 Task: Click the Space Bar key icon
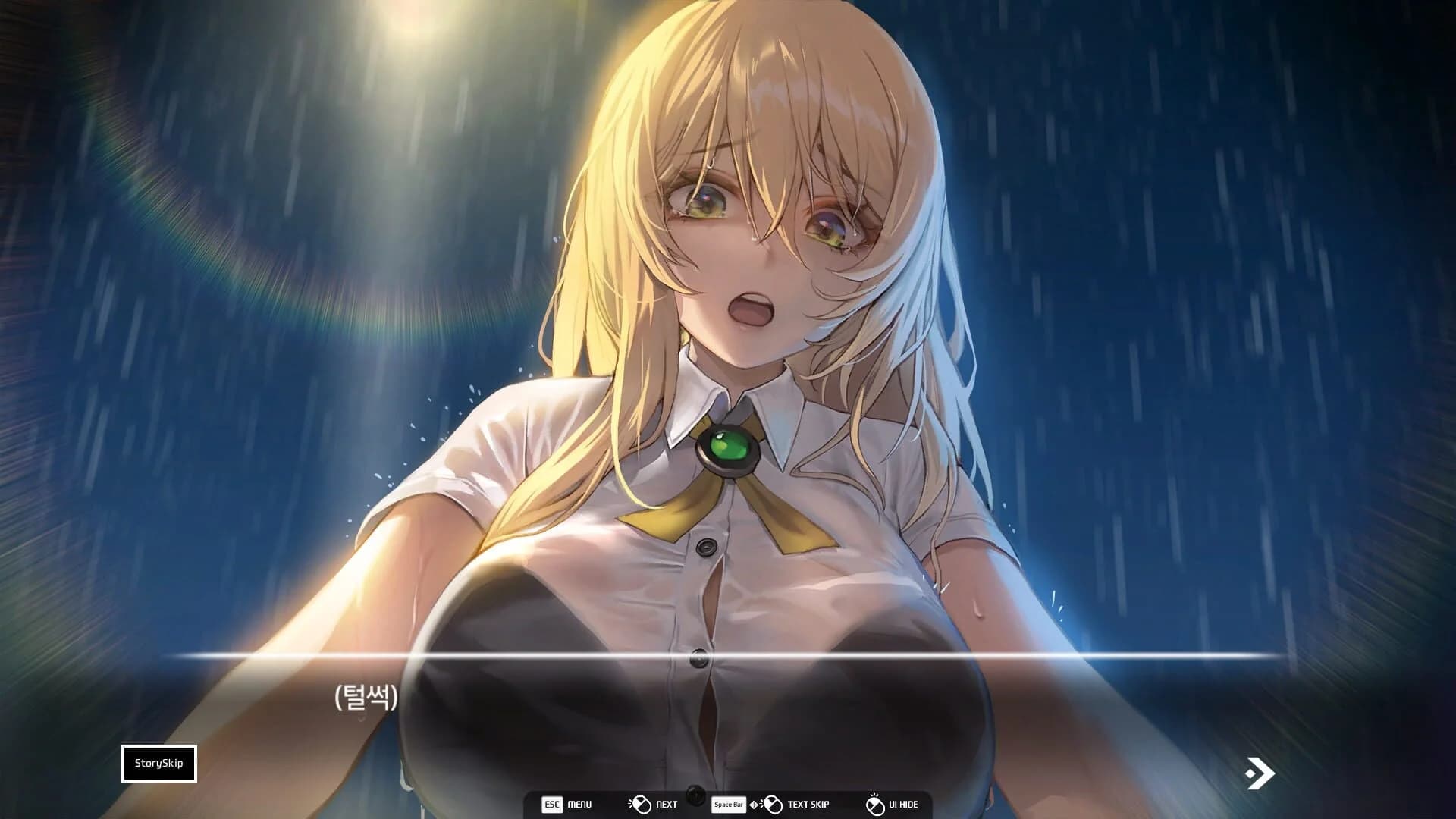click(x=728, y=804)
